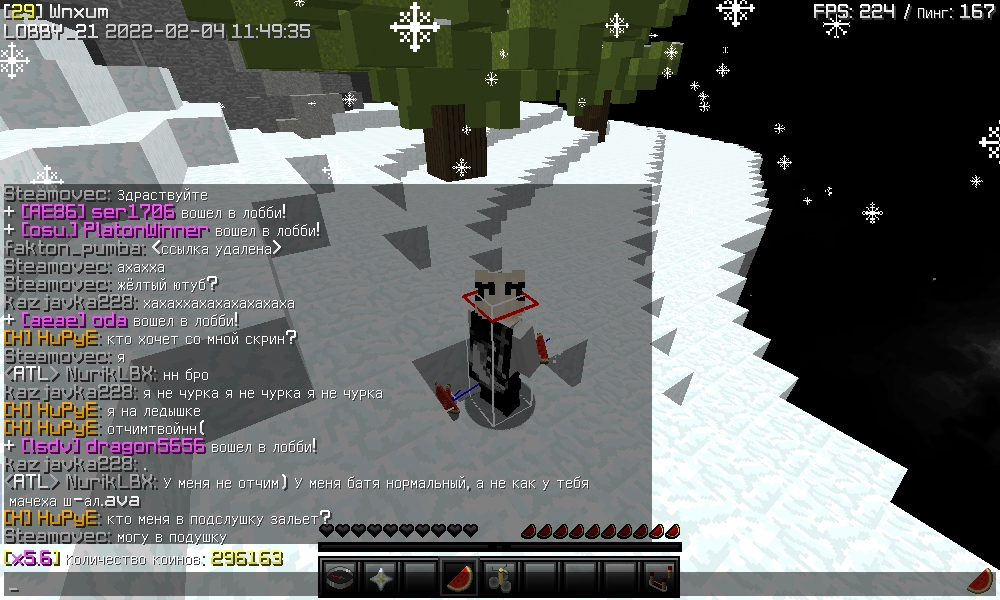Screen dimensions: 1000x600
Task: Select the nether star hotbar slot
Action: point(380,578)
